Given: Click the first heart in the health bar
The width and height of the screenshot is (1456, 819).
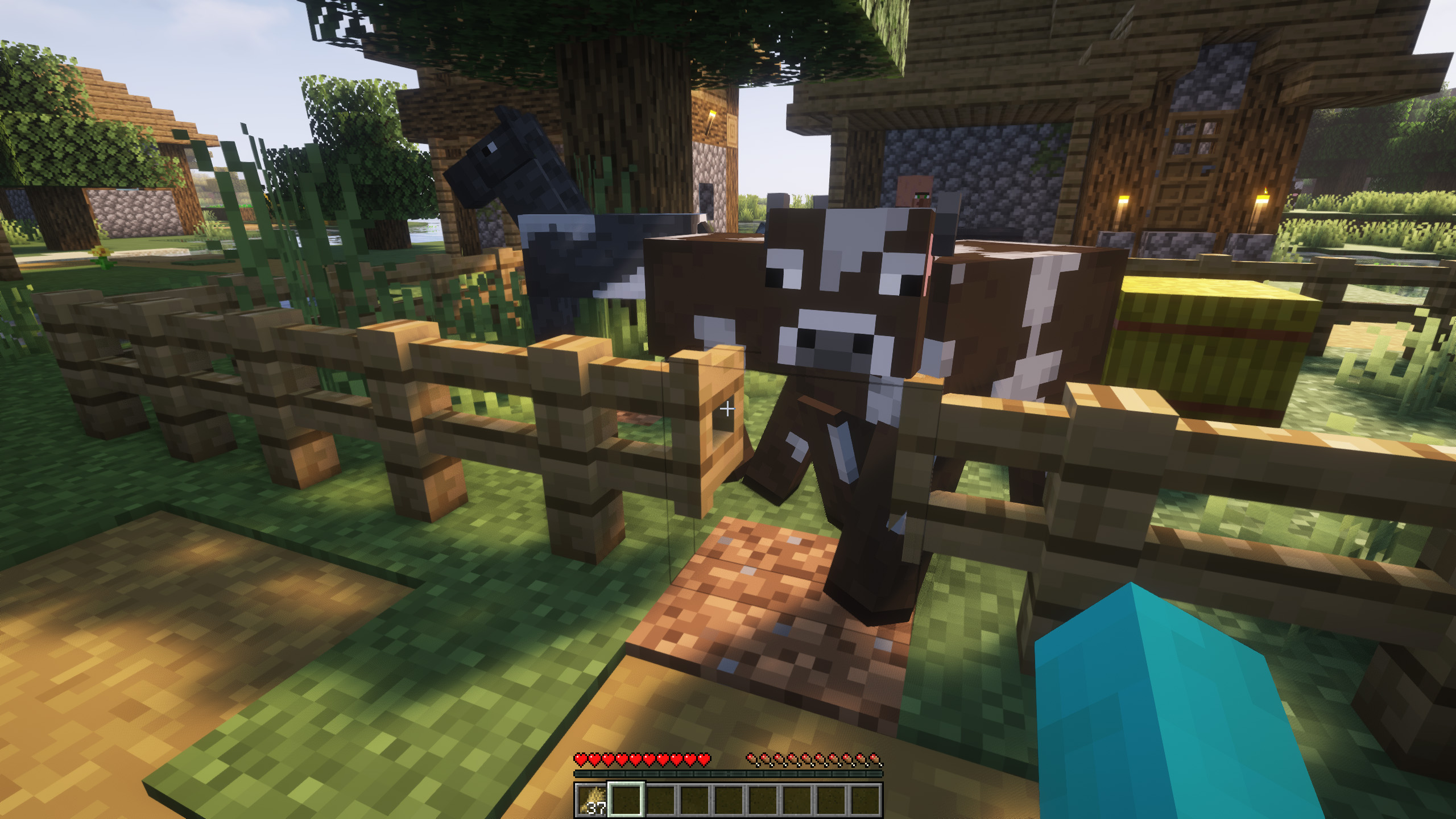Looking at the screenshot, I should (580, 758).
